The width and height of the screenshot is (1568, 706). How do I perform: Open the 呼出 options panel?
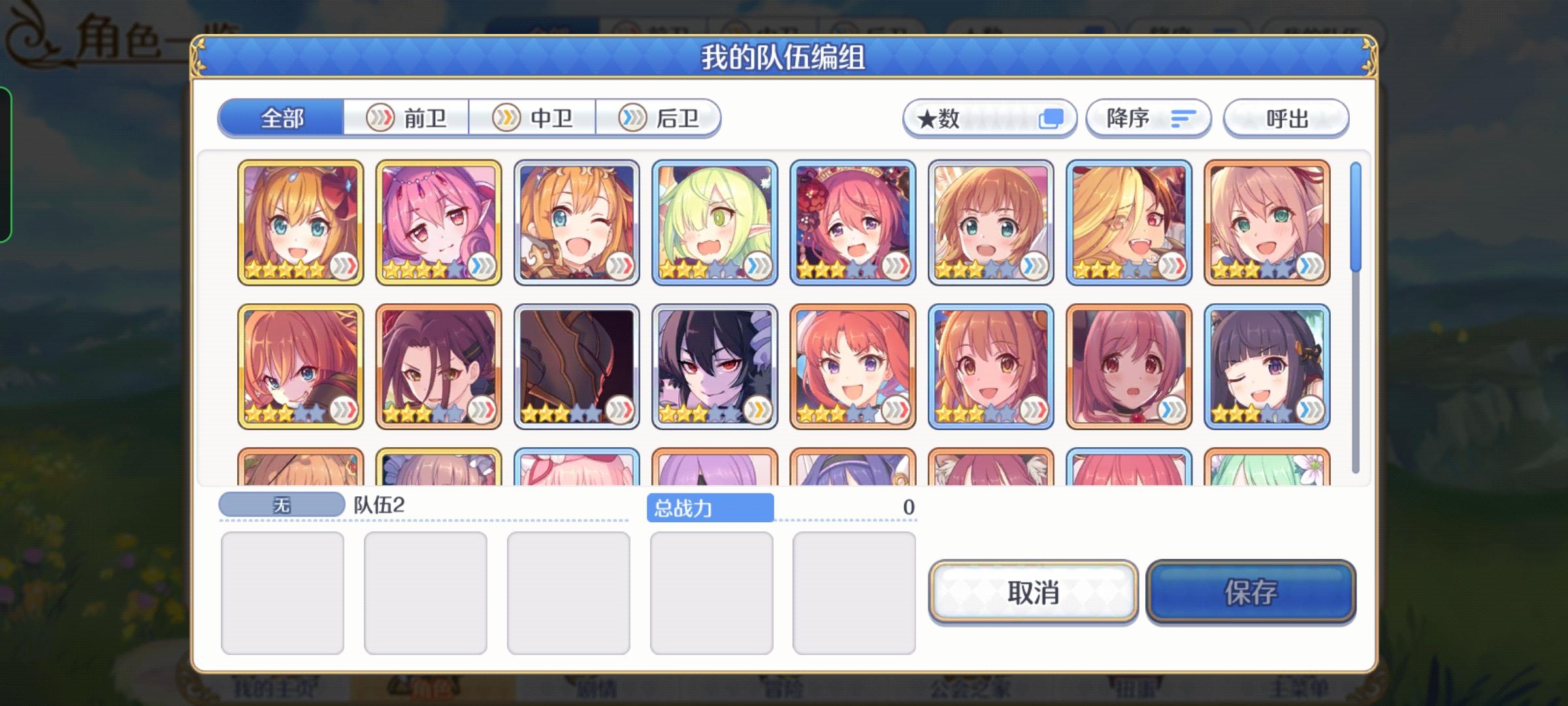coord(1286,118)
